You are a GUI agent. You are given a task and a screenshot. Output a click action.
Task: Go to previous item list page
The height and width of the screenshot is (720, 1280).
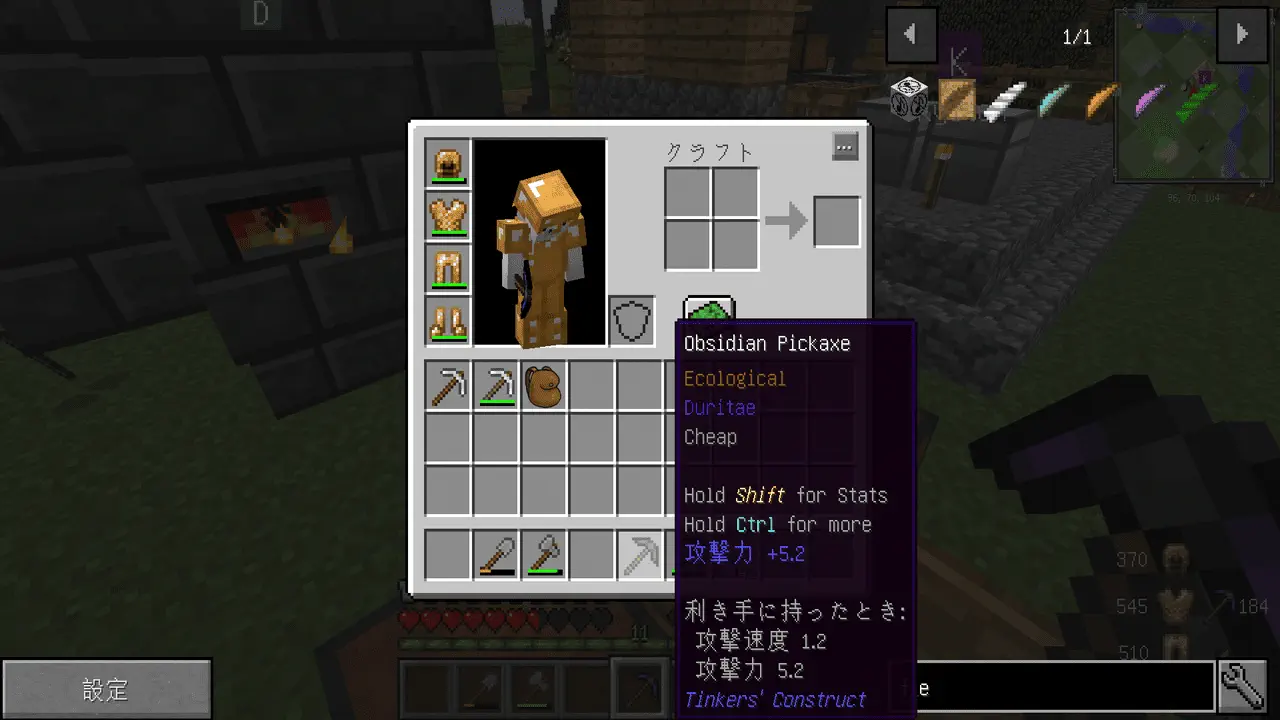(911, 35)
